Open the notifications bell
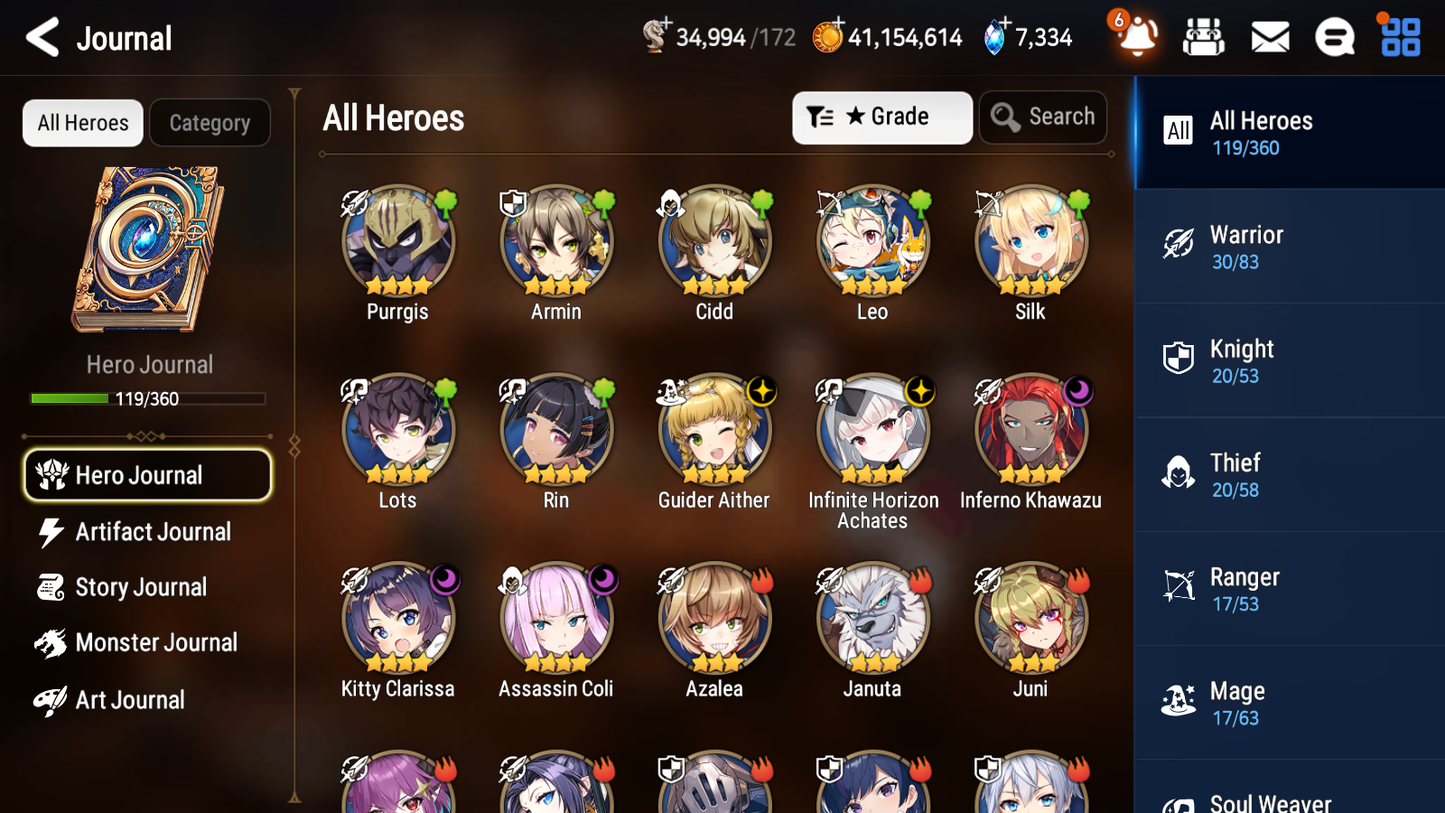Viewport: 1445px width, 813px height. 1133,37
